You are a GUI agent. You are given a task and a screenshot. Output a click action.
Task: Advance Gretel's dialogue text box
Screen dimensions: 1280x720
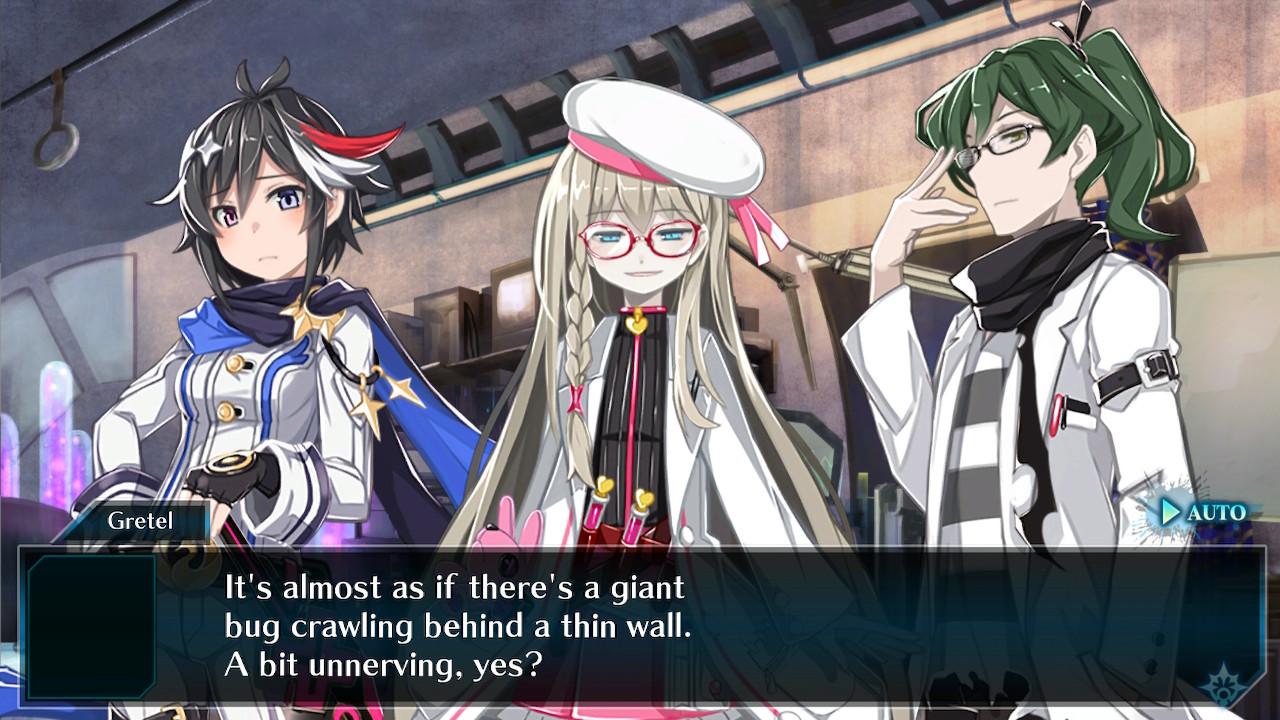(x=640, y=625)
